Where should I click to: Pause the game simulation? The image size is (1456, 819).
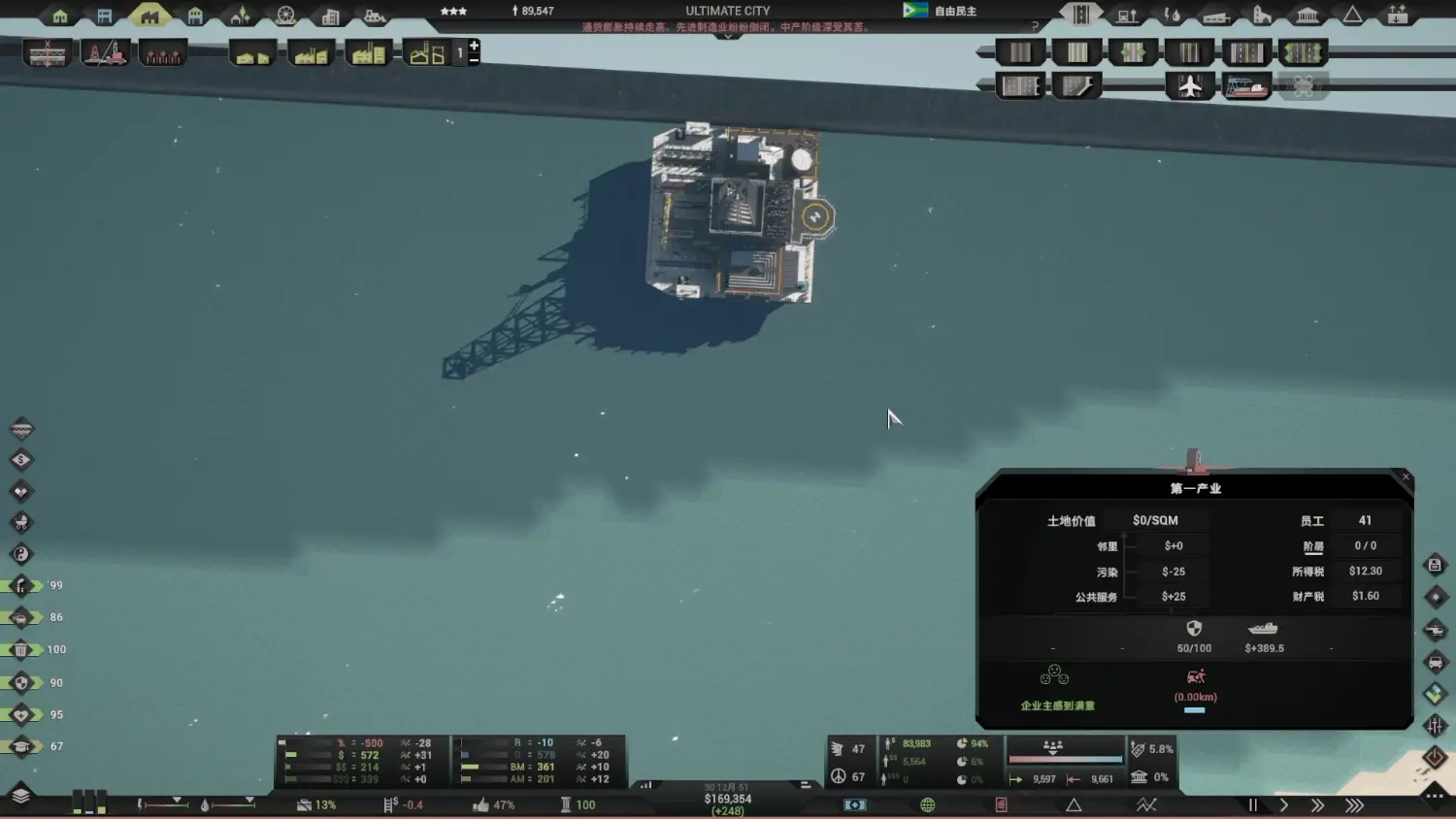1252,804
